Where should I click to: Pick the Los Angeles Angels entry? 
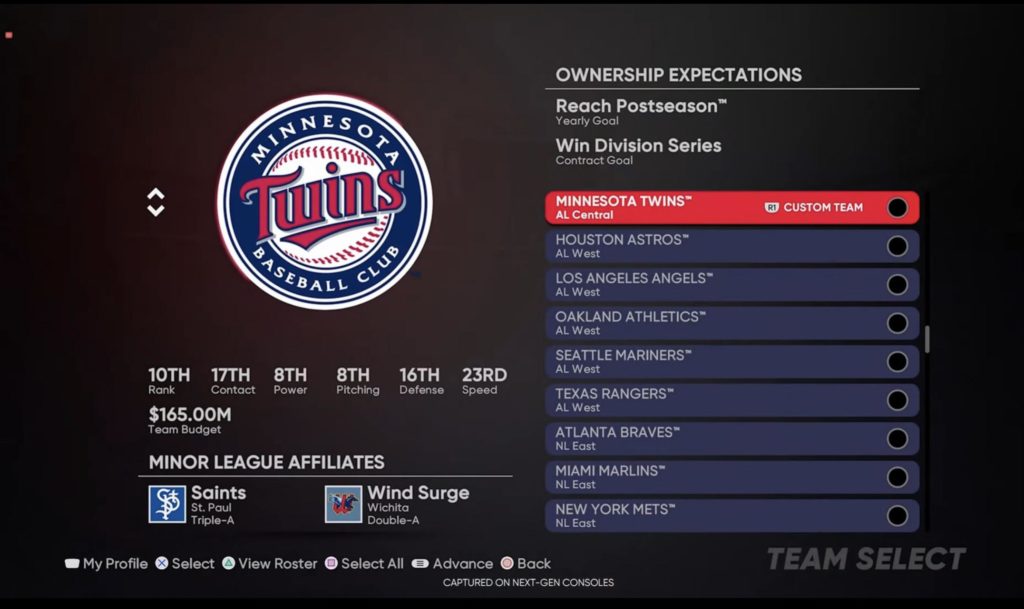(x=700, y=284)
